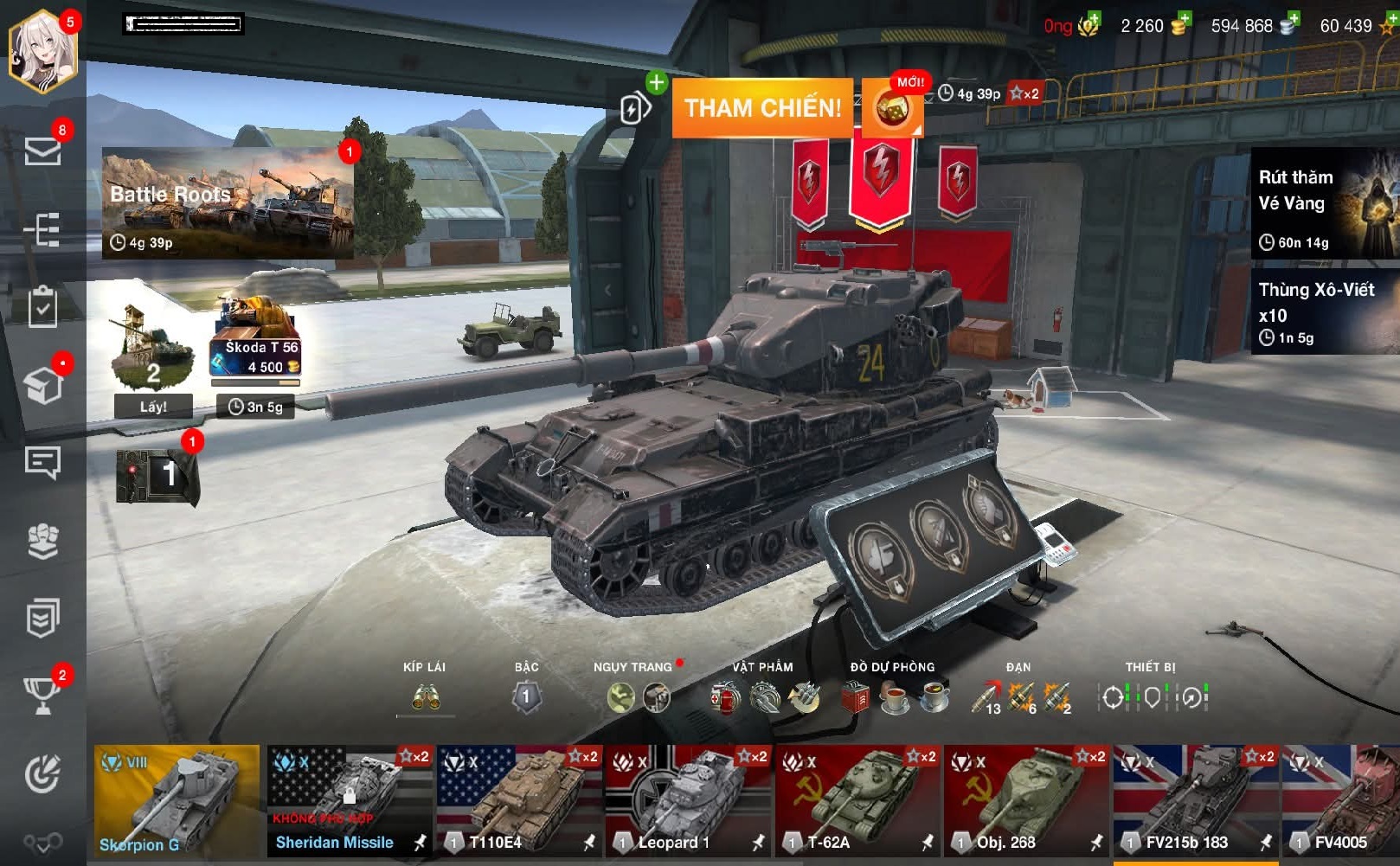Open the chat speech bubble icon
The width and height of the screenshot is (1400, 866).
[x=42, y=462]
